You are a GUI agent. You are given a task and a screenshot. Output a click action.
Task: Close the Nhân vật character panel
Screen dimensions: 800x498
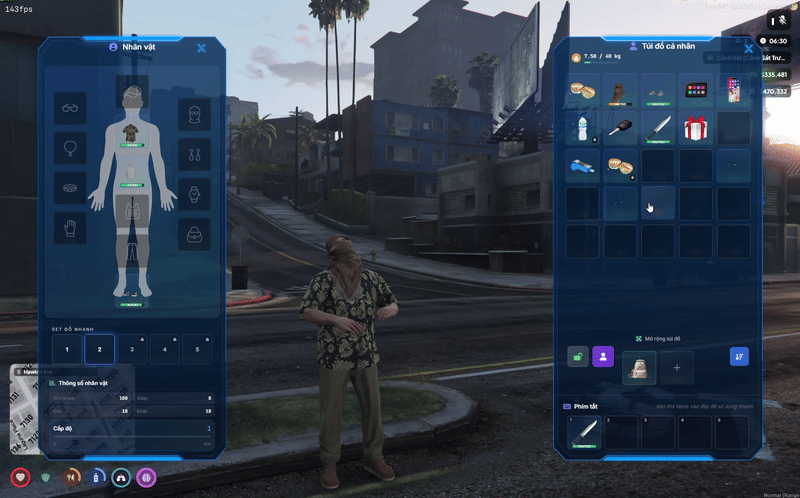click(x=201, y=47)
